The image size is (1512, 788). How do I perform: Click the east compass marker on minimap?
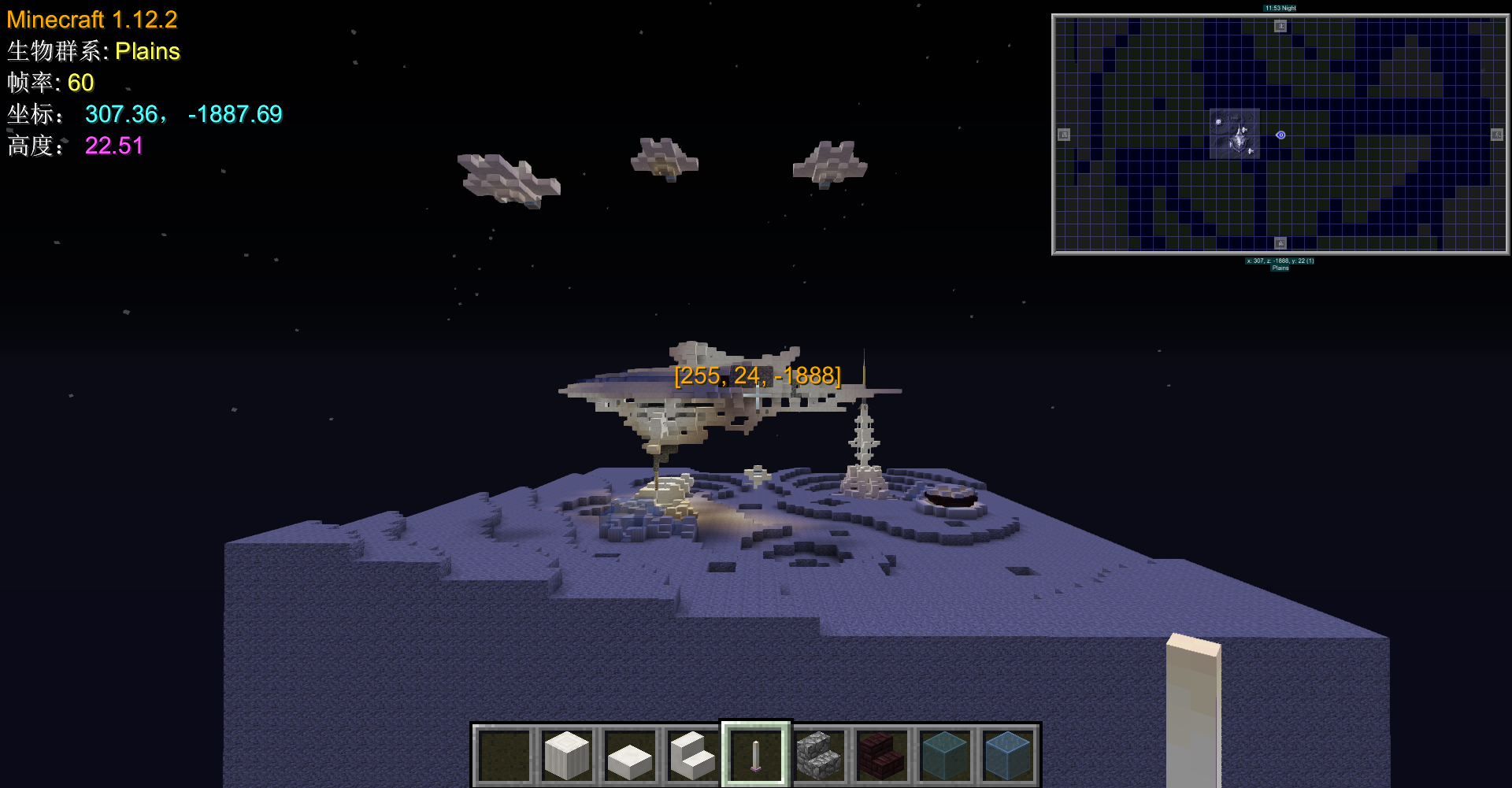click(1497, 135)
